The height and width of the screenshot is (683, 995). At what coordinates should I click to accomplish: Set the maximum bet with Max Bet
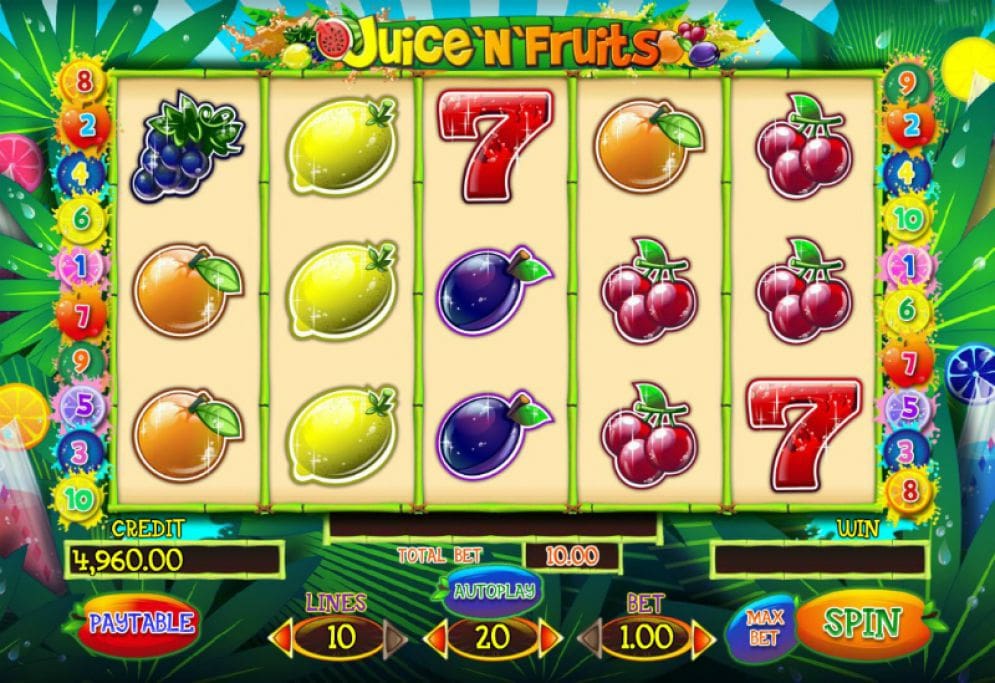(764, 628)
